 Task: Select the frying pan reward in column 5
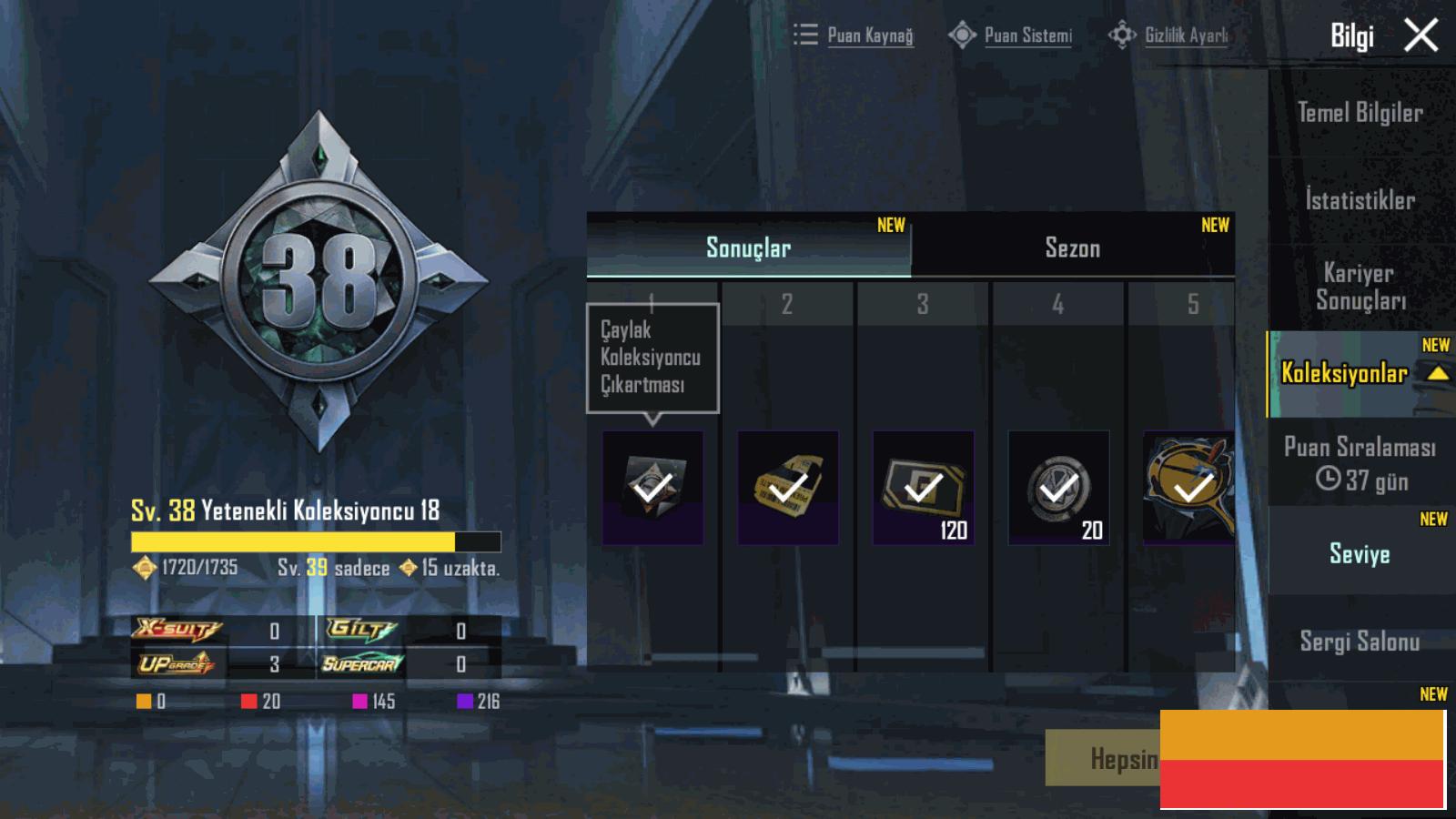pyautogui.click(x=1188, y=488)
